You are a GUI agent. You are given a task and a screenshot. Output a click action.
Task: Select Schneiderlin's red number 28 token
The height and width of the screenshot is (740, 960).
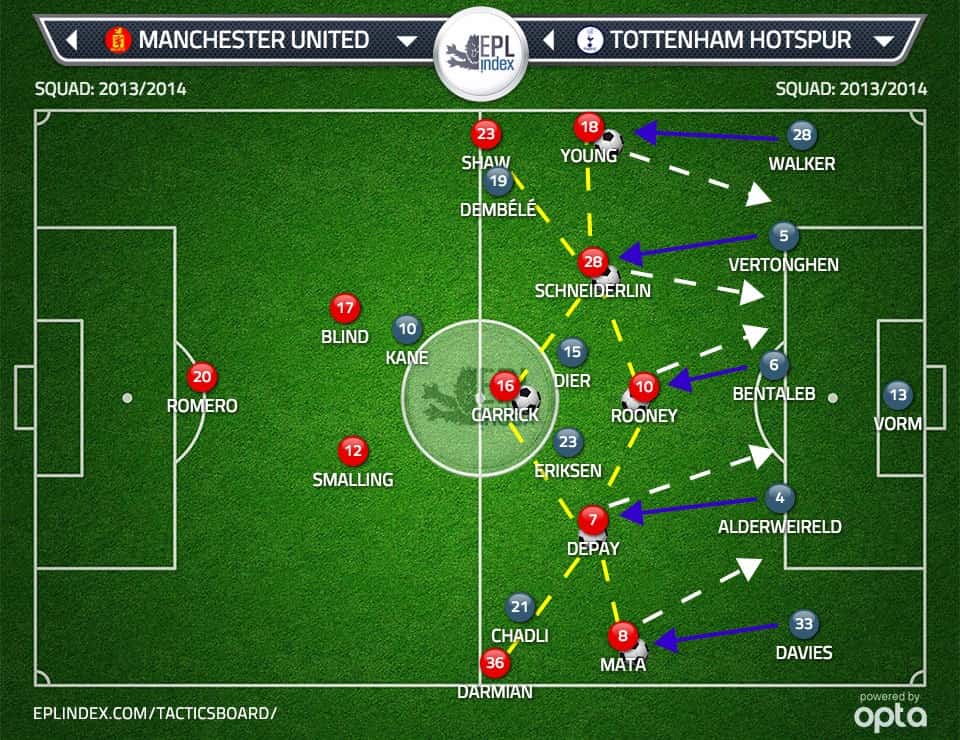[593, 262]
